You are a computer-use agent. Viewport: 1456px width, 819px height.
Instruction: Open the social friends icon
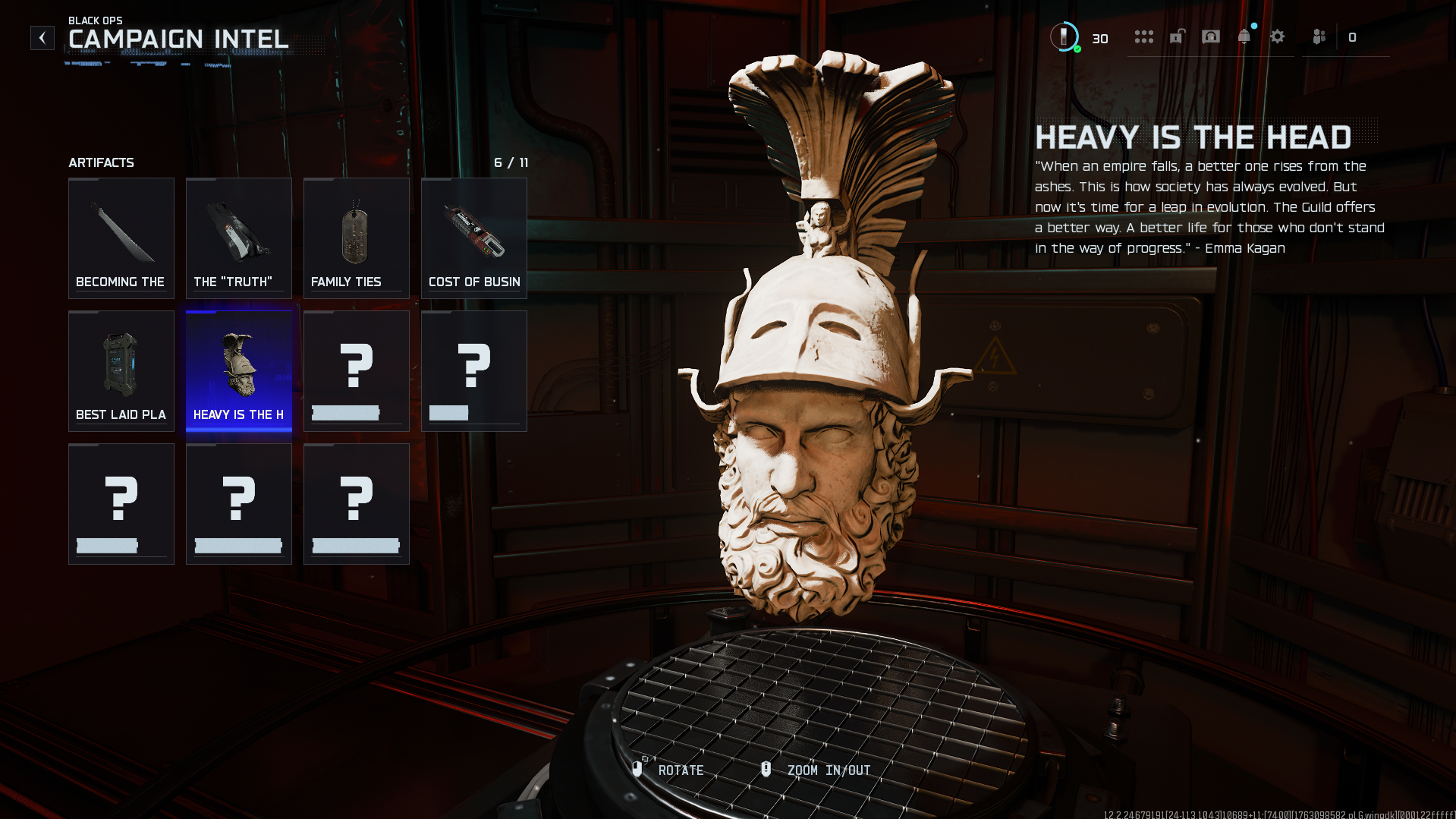[x=1318, y=37]
